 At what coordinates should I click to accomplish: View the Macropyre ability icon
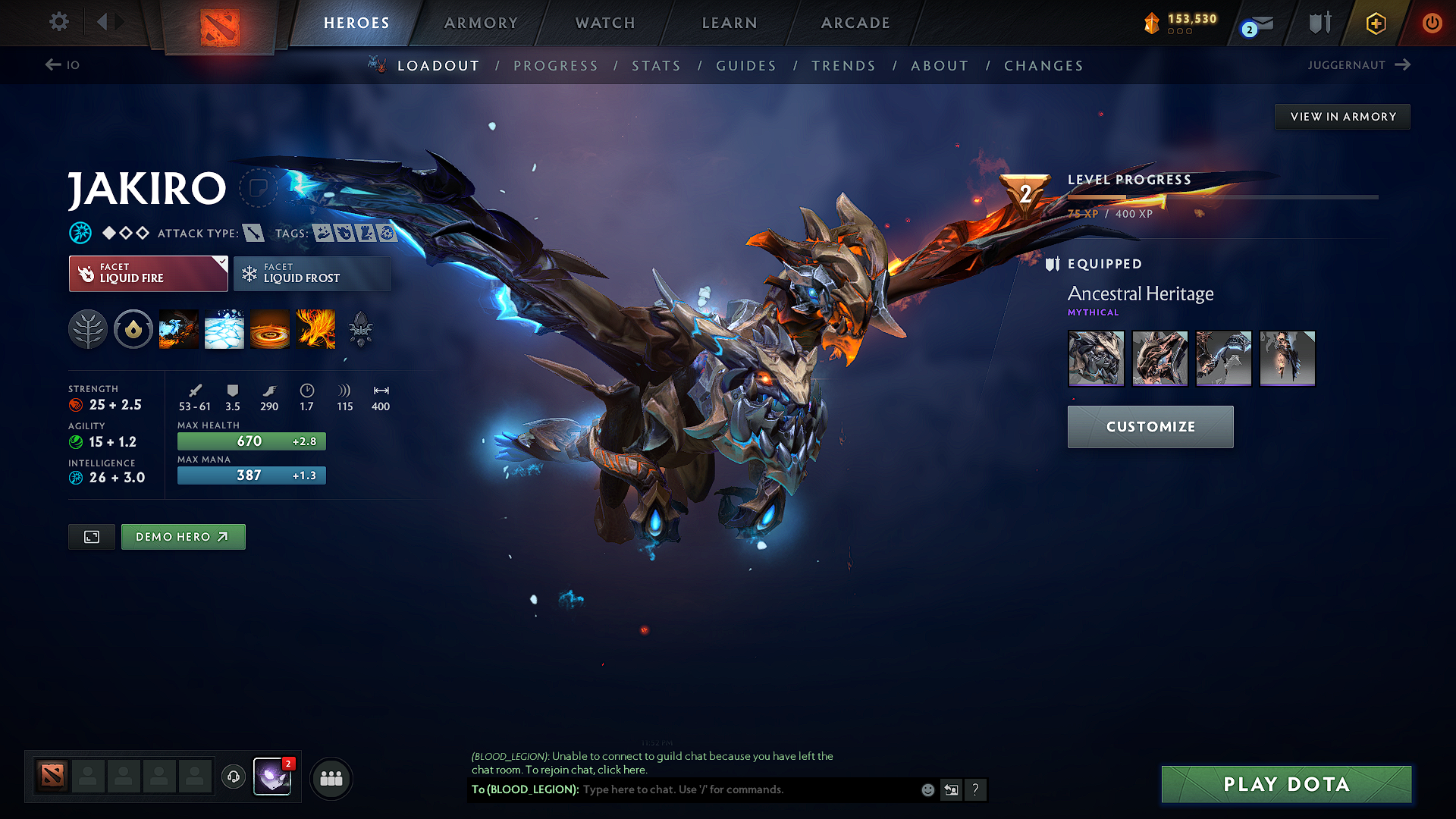315,329
